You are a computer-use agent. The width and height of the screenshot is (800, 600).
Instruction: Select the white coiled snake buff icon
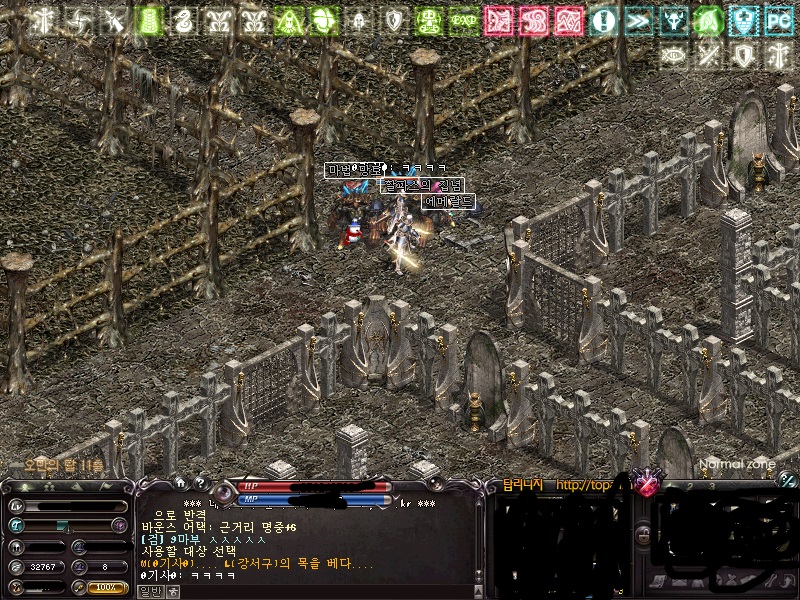[x=182, y=20]
